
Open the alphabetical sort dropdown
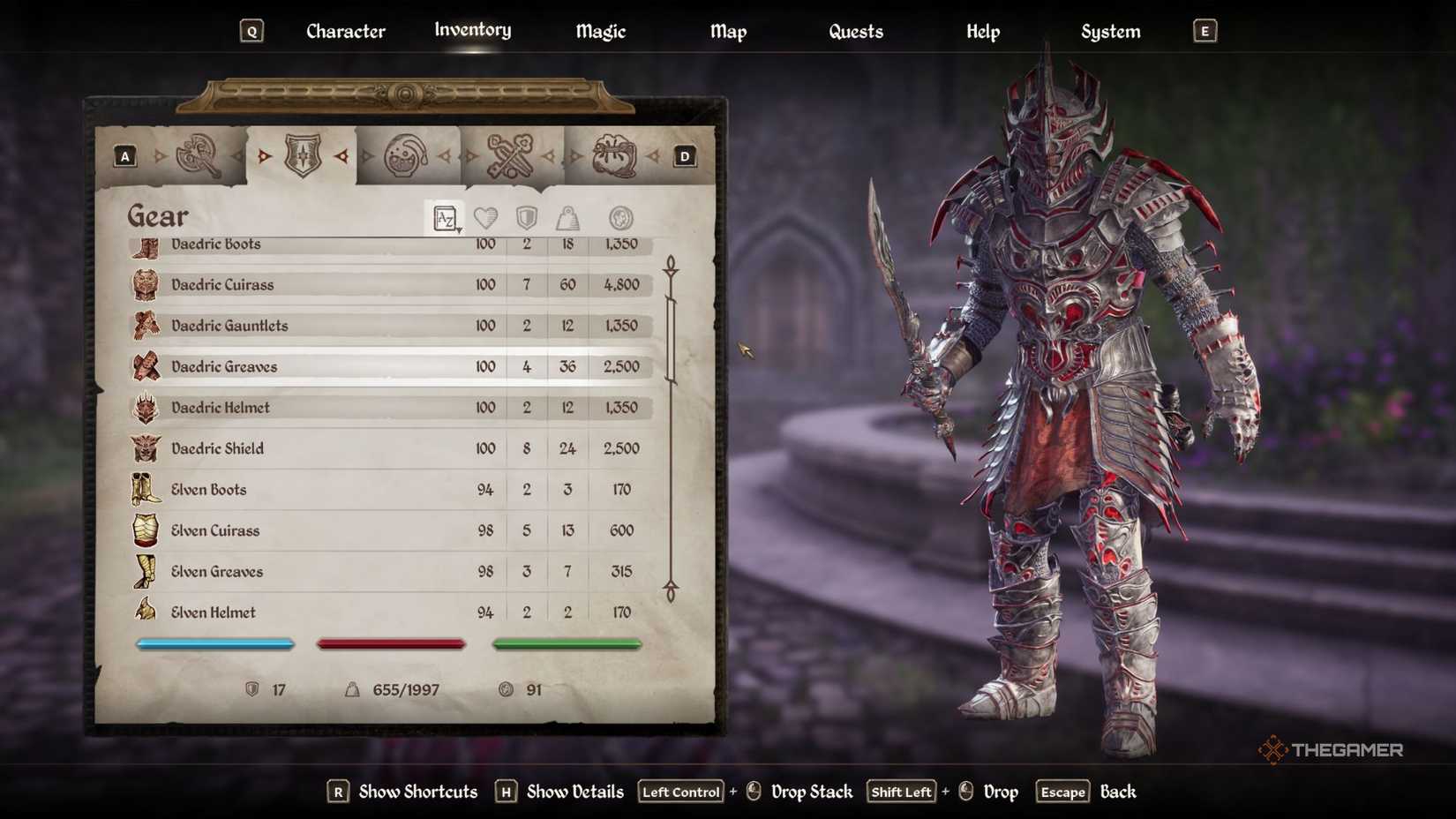(446, 218)
